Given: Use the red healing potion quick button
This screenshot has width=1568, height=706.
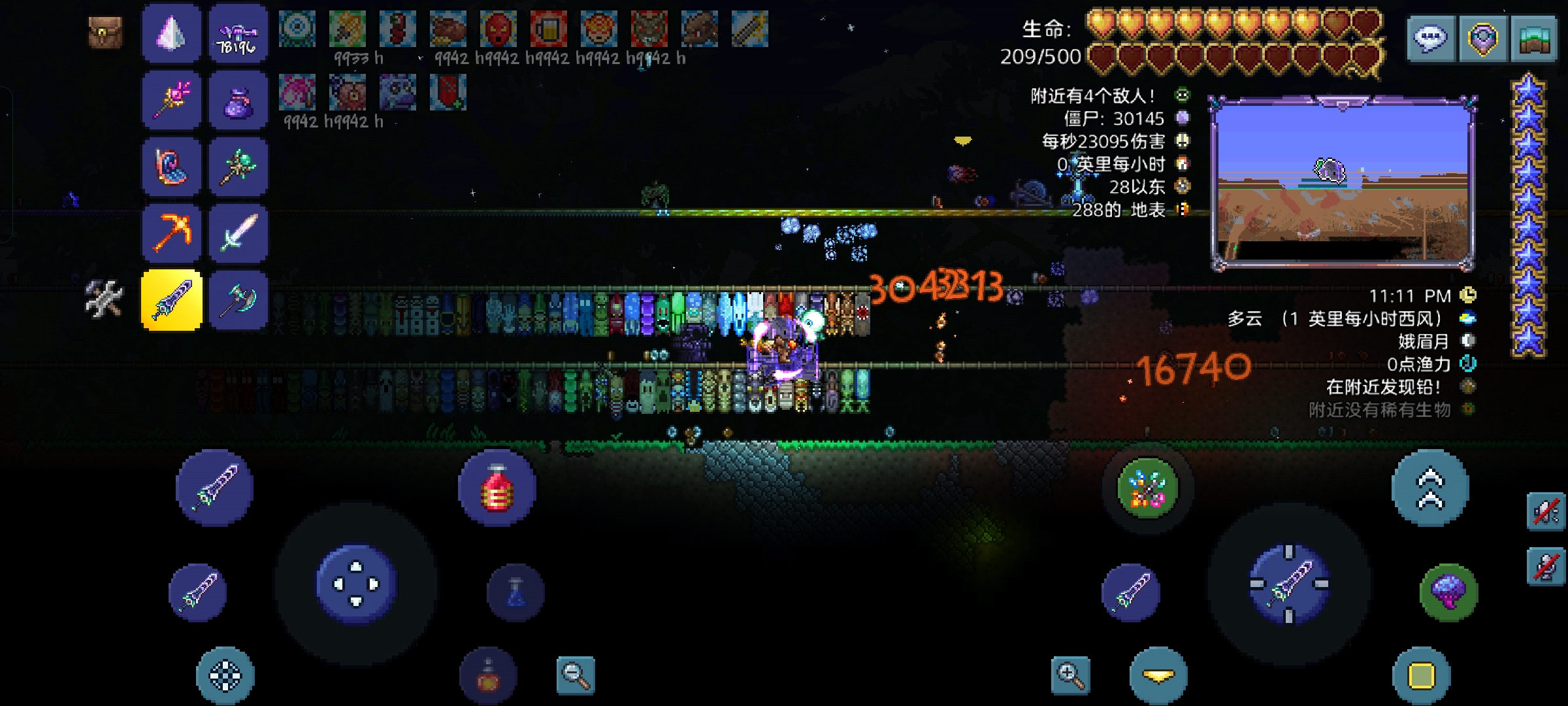Looking at the screenshot, I should tap(497, 489).
